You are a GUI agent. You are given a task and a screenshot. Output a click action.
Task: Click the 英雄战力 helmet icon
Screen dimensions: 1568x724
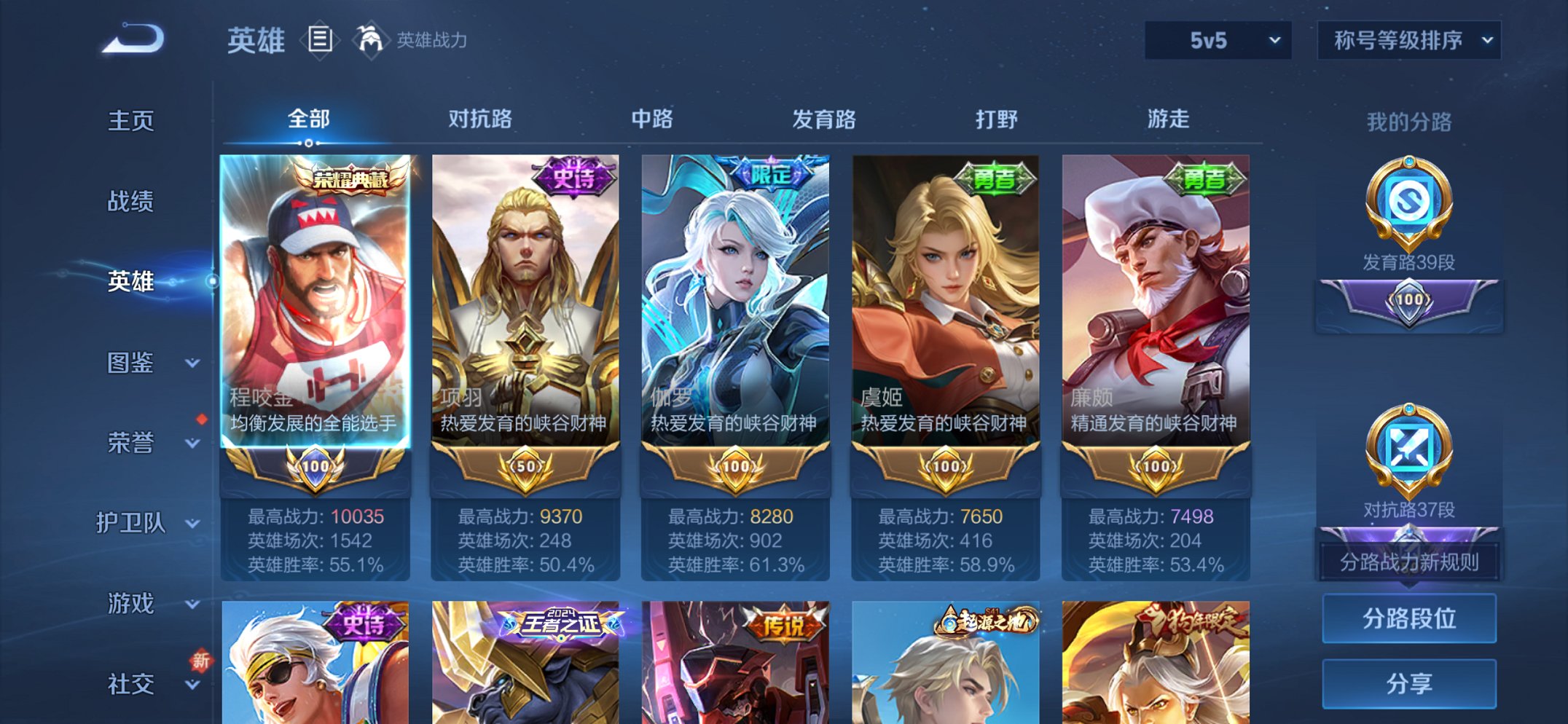click(x=371, y=40)
